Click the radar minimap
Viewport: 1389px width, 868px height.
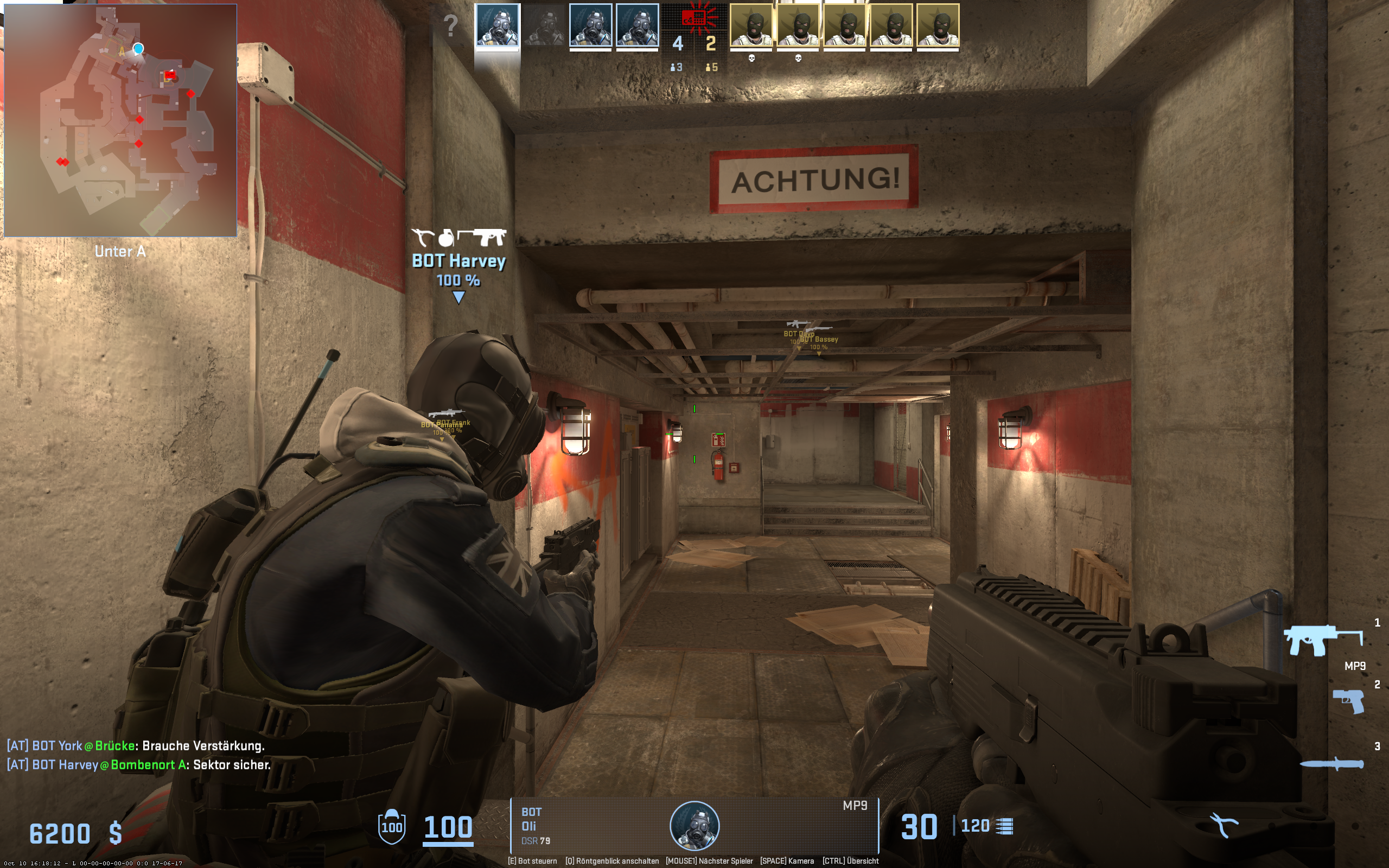(x=120, y=120)
